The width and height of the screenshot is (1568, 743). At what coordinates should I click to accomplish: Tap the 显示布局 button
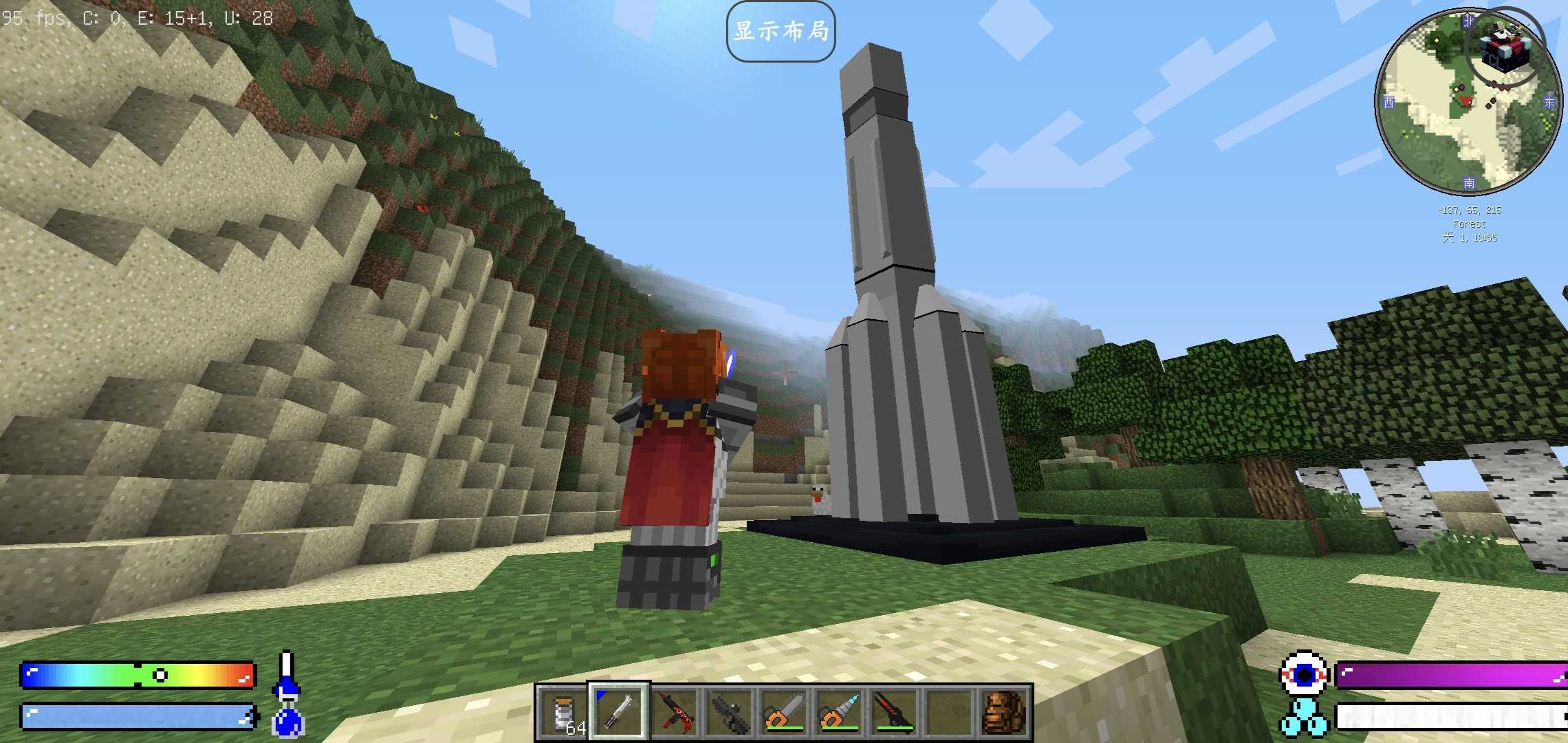[x=781, y=32]
